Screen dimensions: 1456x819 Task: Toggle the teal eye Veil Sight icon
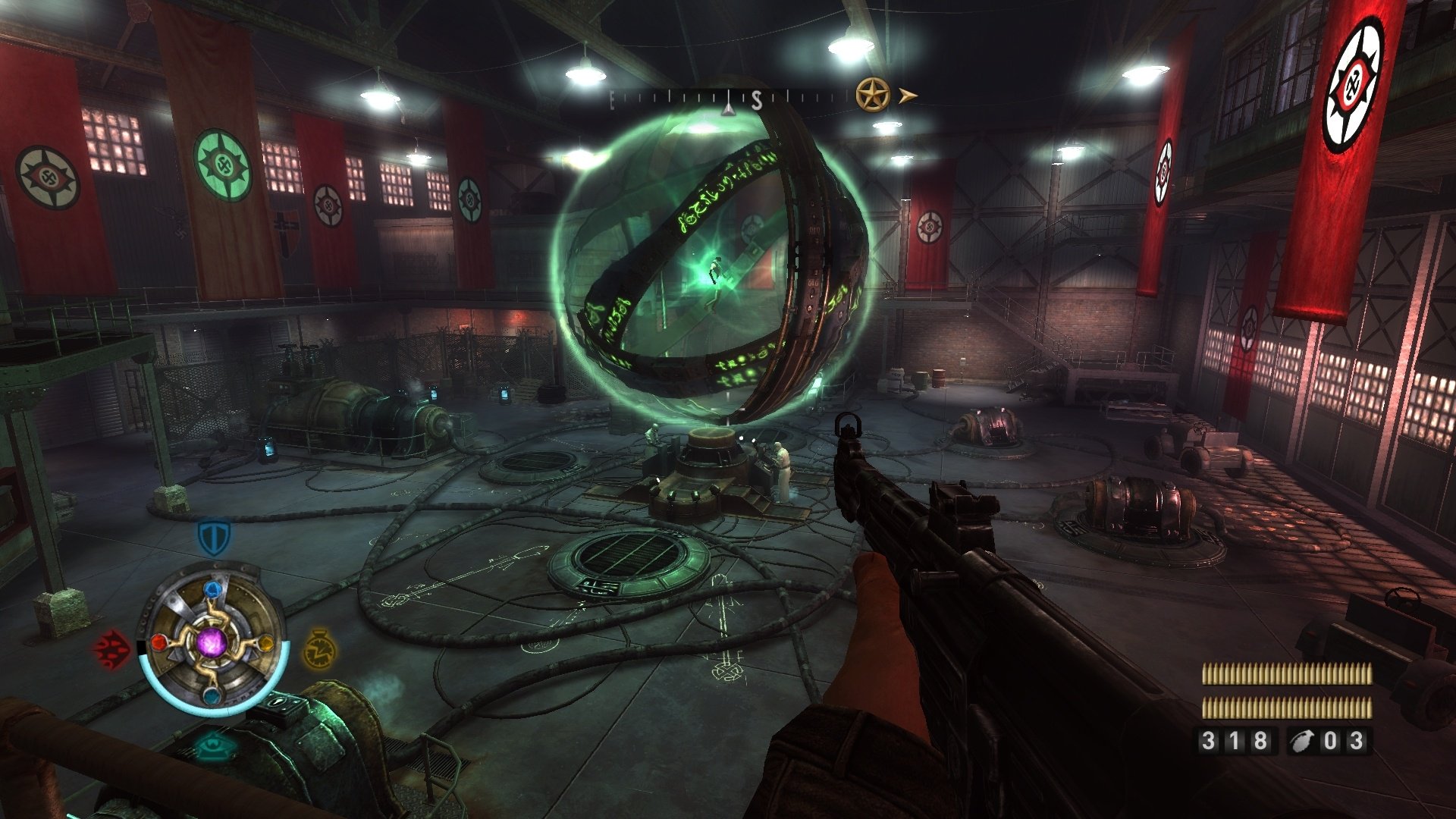[x=214, y=747]
